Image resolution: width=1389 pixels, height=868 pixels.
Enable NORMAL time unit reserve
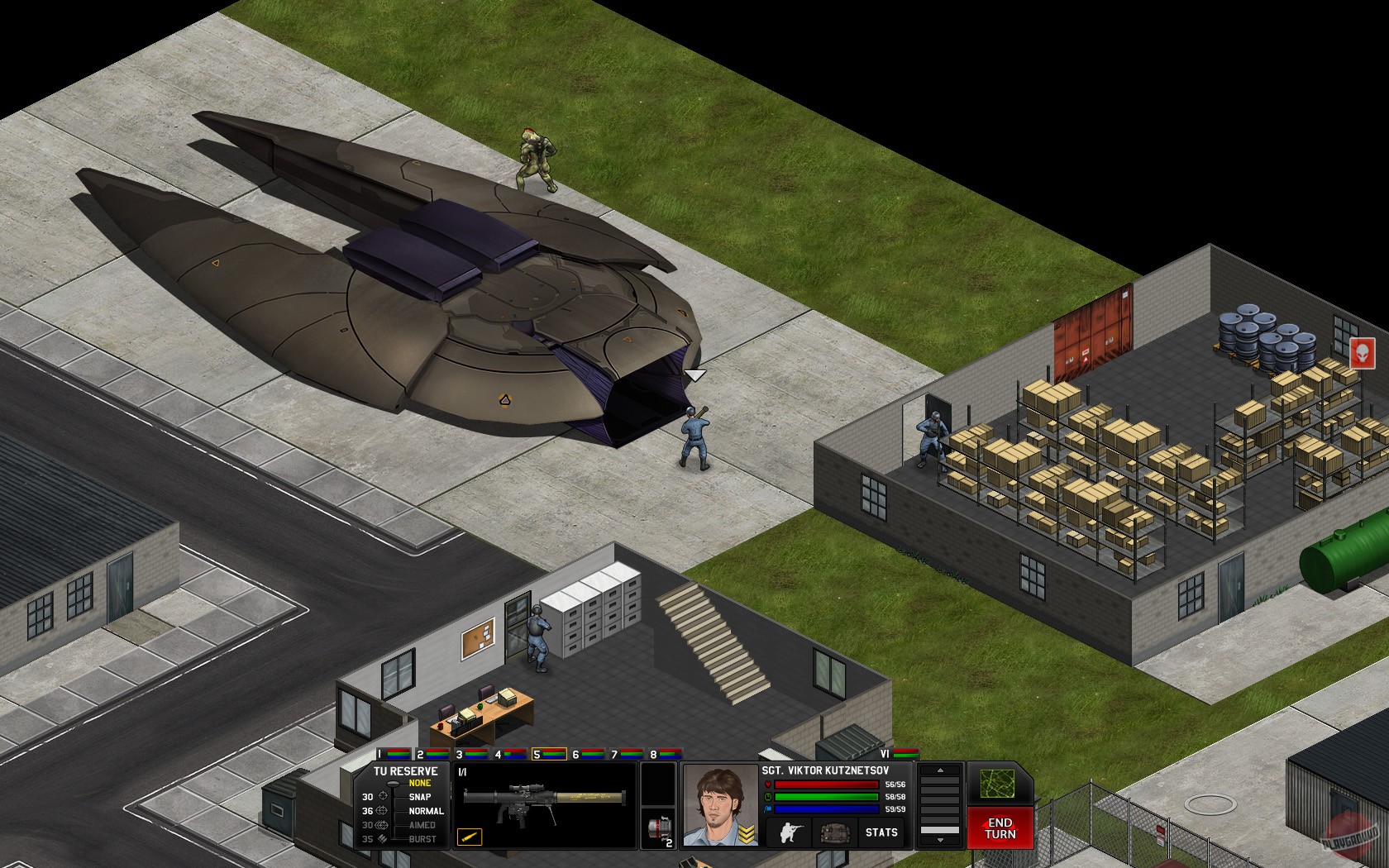[x=427, y=810]
